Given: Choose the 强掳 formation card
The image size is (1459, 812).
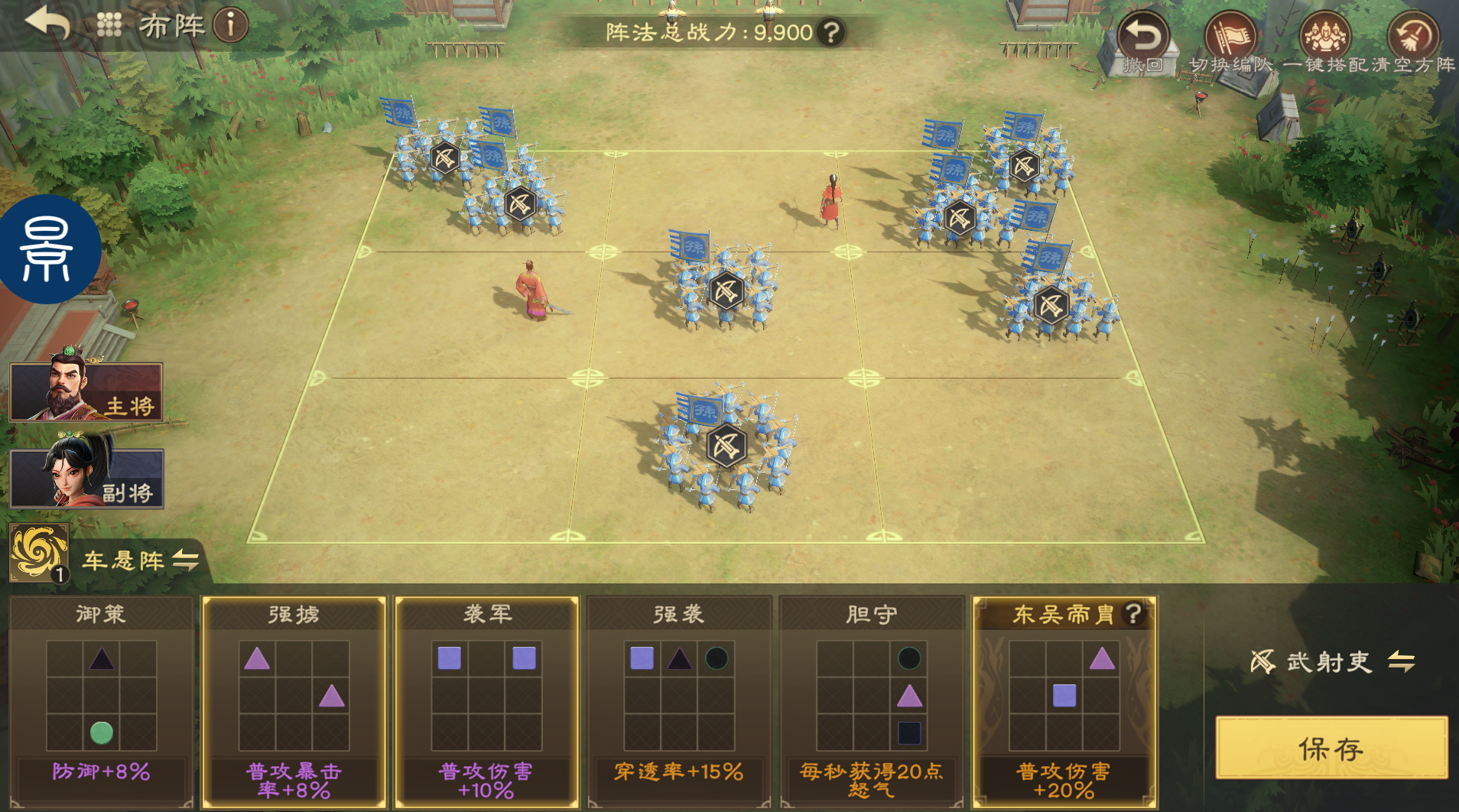Looking at the screenshot, I should 294,700.
